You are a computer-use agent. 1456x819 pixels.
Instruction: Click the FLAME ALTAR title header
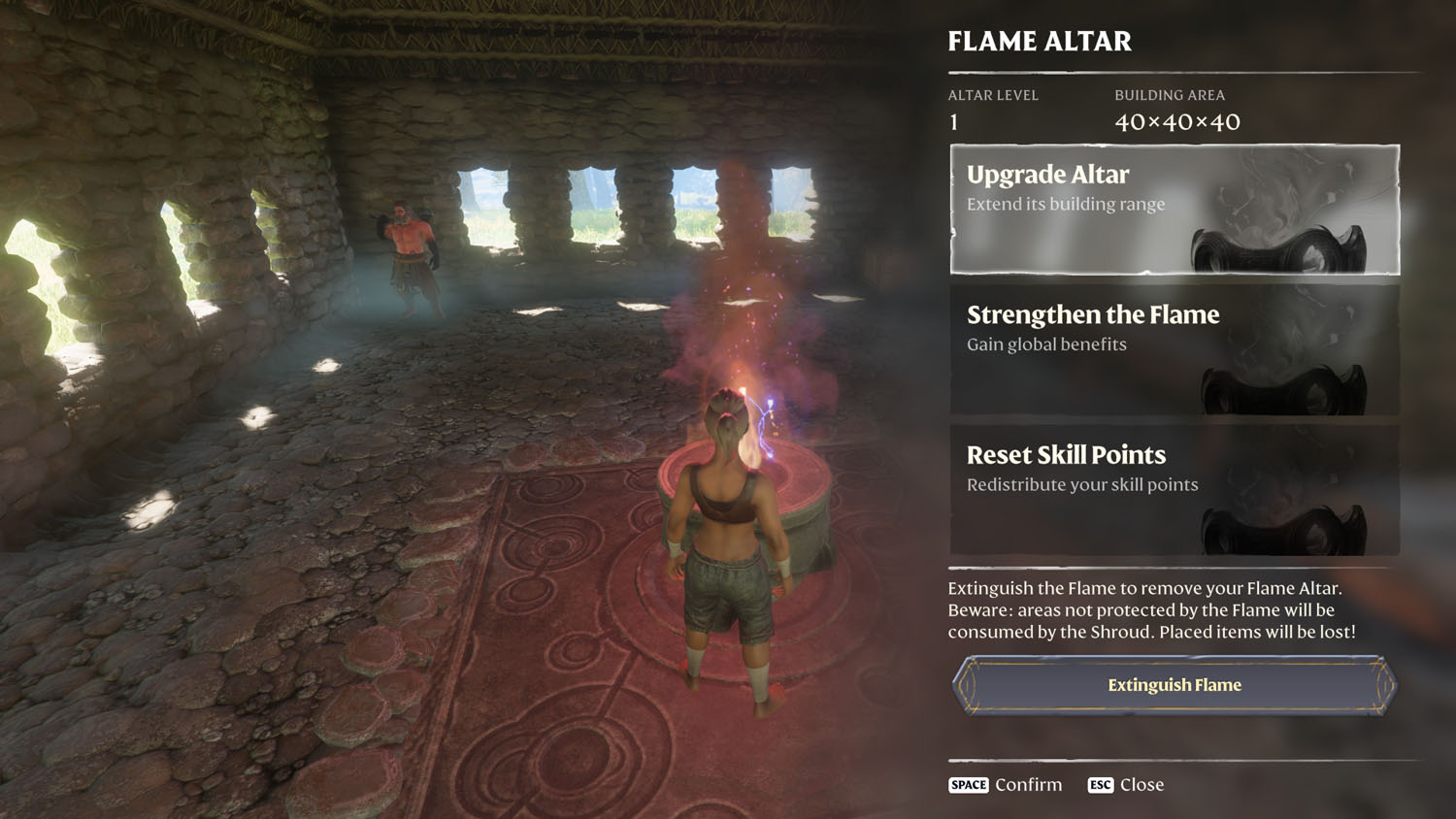coord(1039,42)
